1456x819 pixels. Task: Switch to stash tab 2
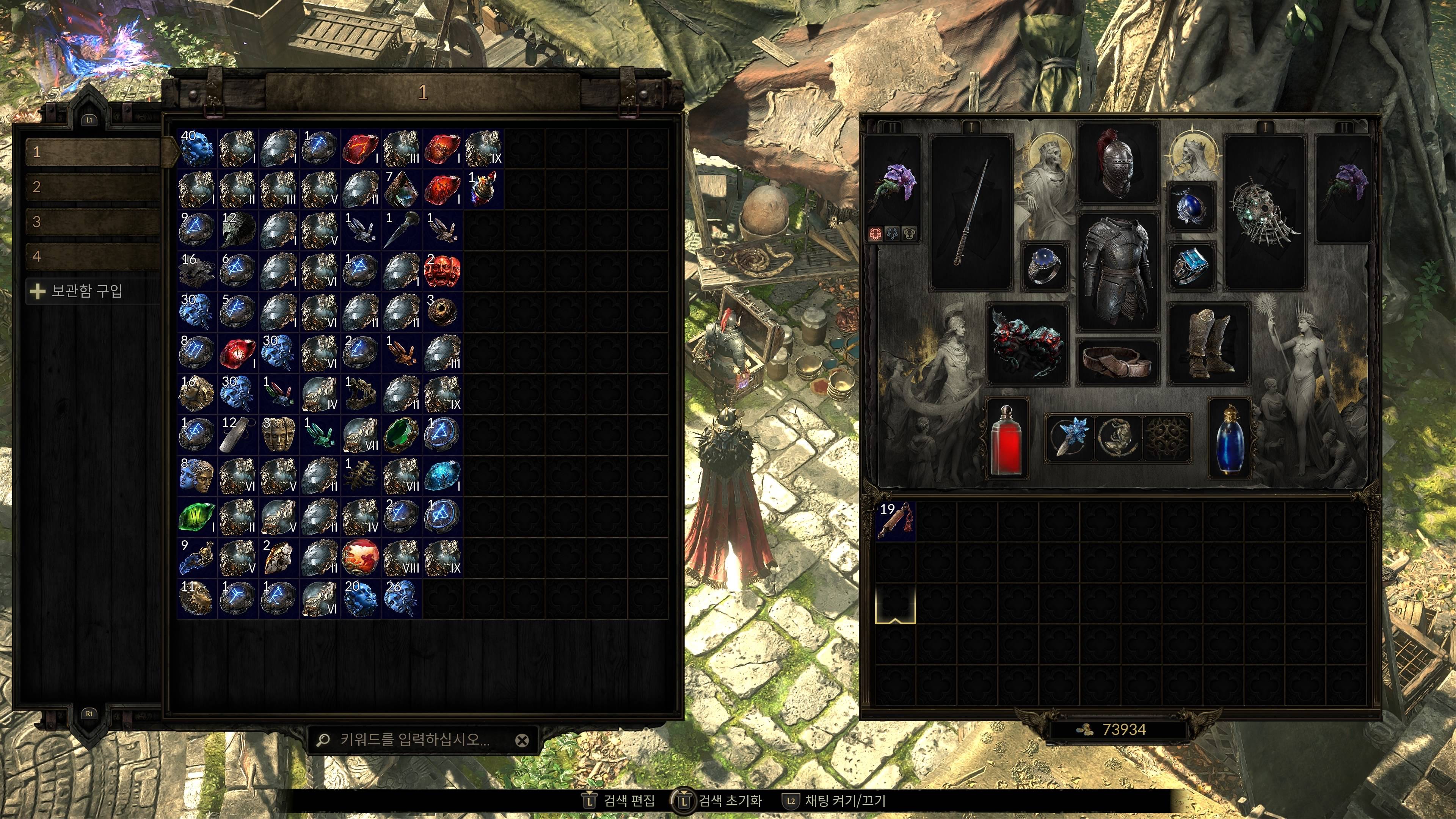click(93, 187)
